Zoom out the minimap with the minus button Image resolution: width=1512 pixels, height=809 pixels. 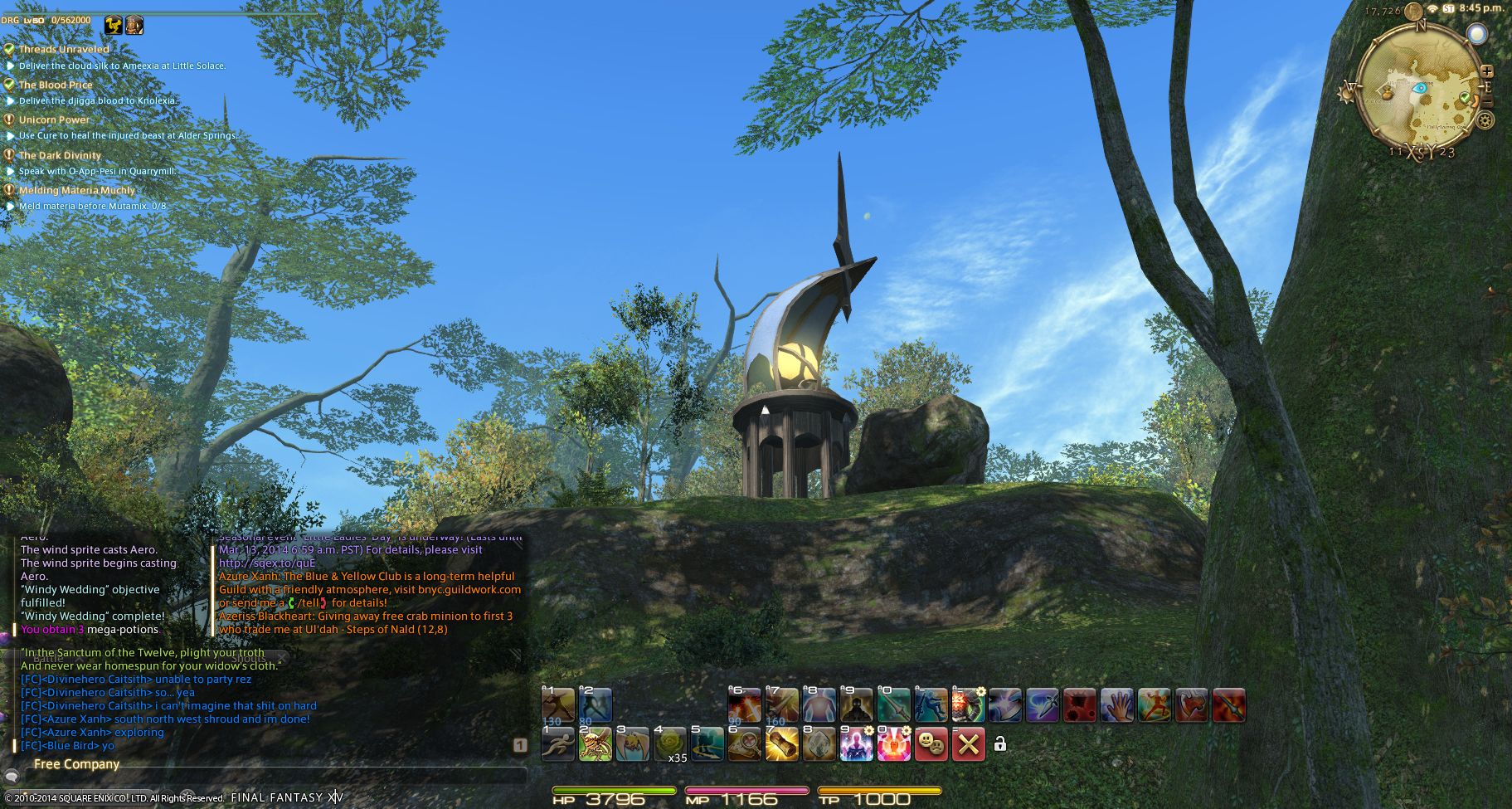point(1486,101)
